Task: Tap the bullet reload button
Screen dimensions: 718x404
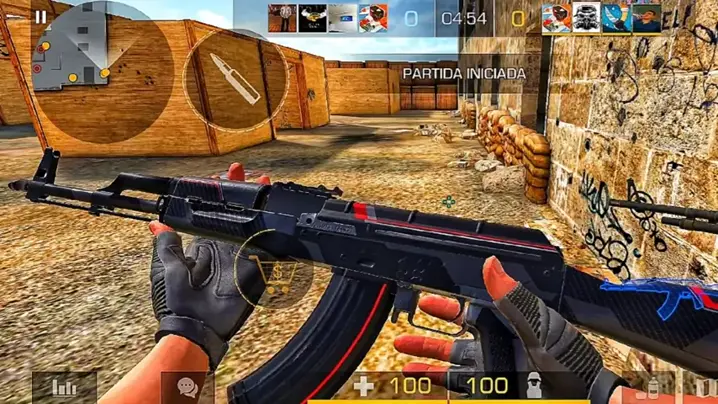Action: [237, 78]
